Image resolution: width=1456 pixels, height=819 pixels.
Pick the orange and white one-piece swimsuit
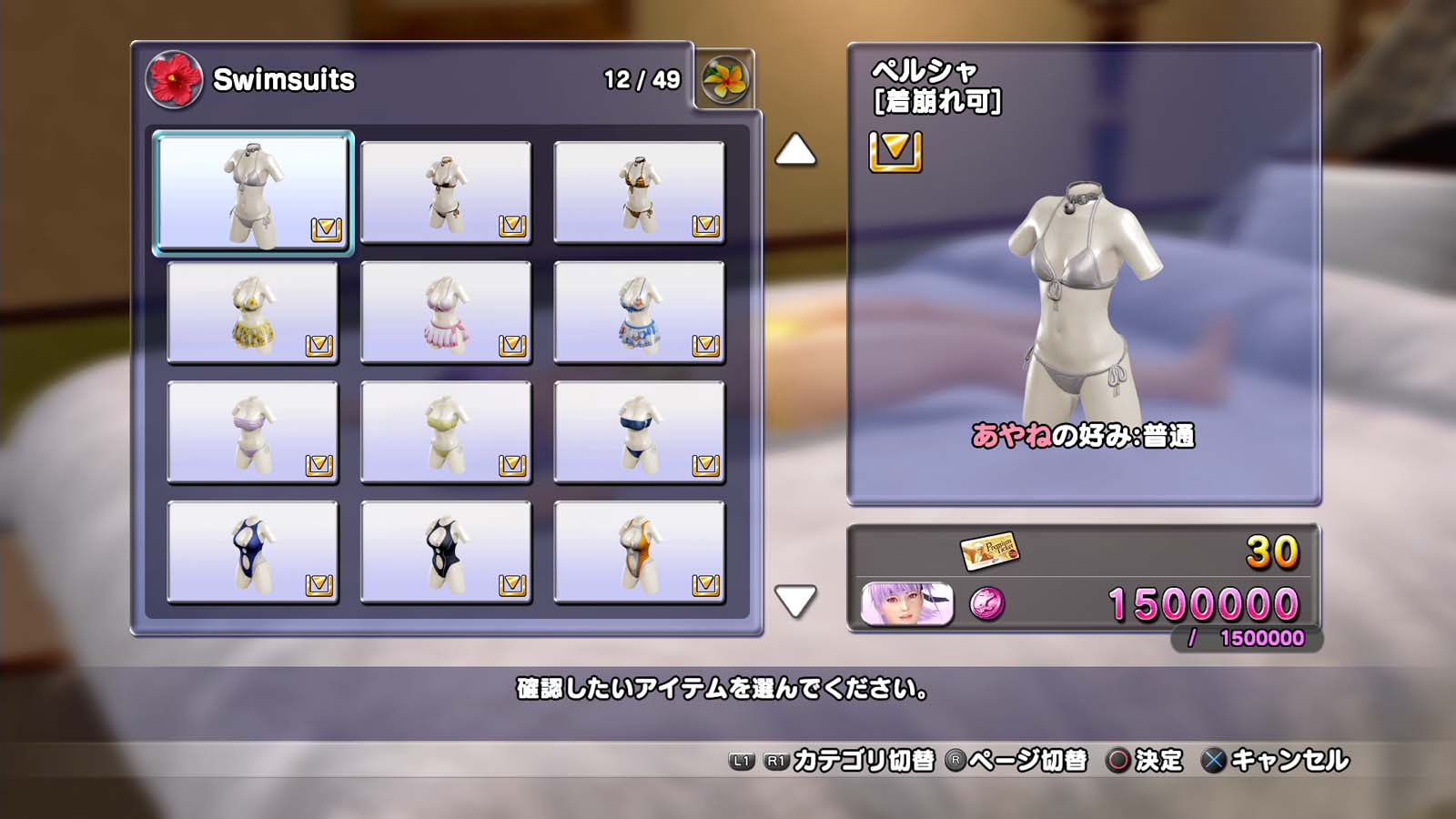point(639,553)
